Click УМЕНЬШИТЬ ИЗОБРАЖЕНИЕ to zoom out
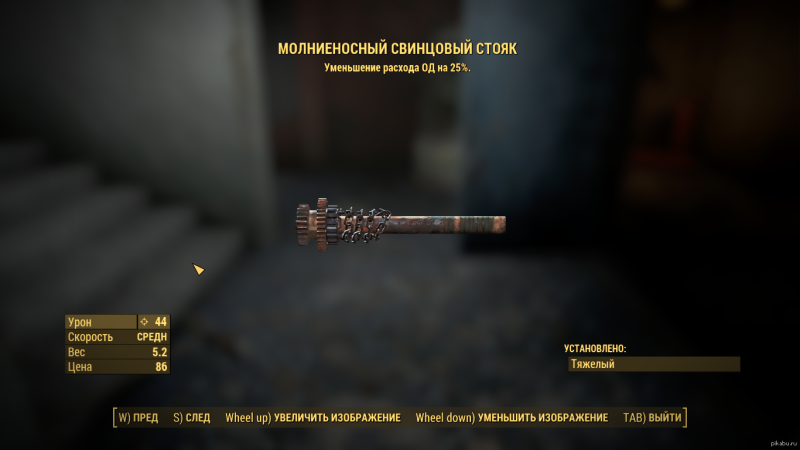This screenshot has width=800, height=450. pyautogui.click(x=511, y=417)
